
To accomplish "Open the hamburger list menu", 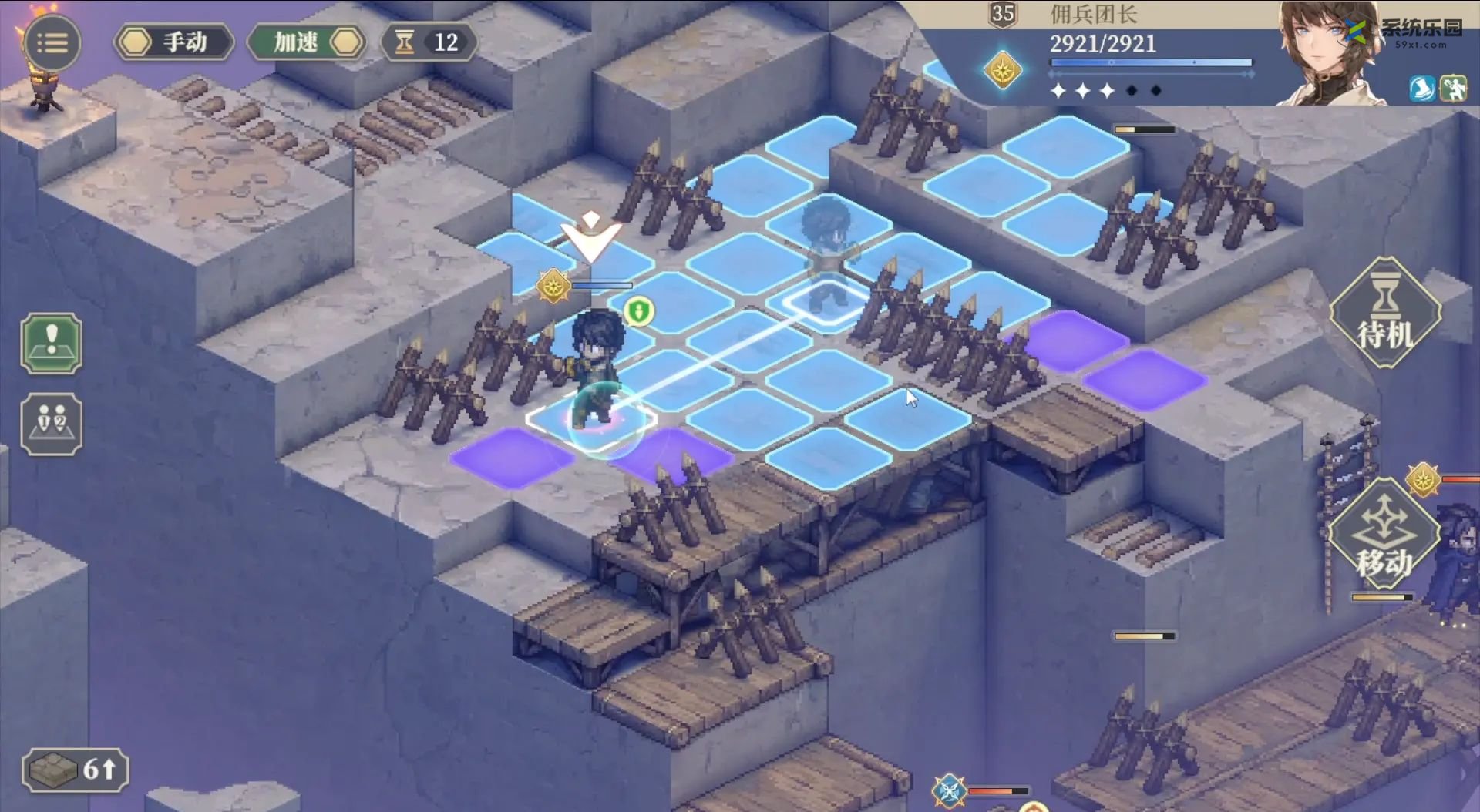I will (52, 43).
